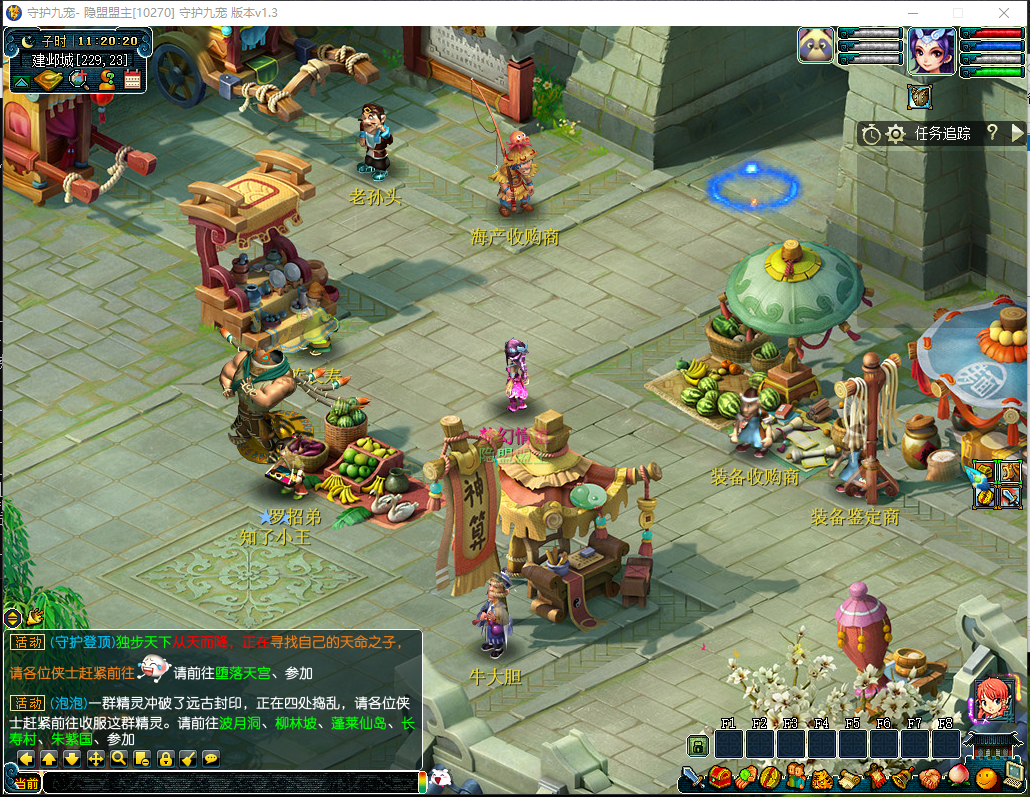
Task: Close the game window
Action: pyautogui.click(x=1005, y=12)
